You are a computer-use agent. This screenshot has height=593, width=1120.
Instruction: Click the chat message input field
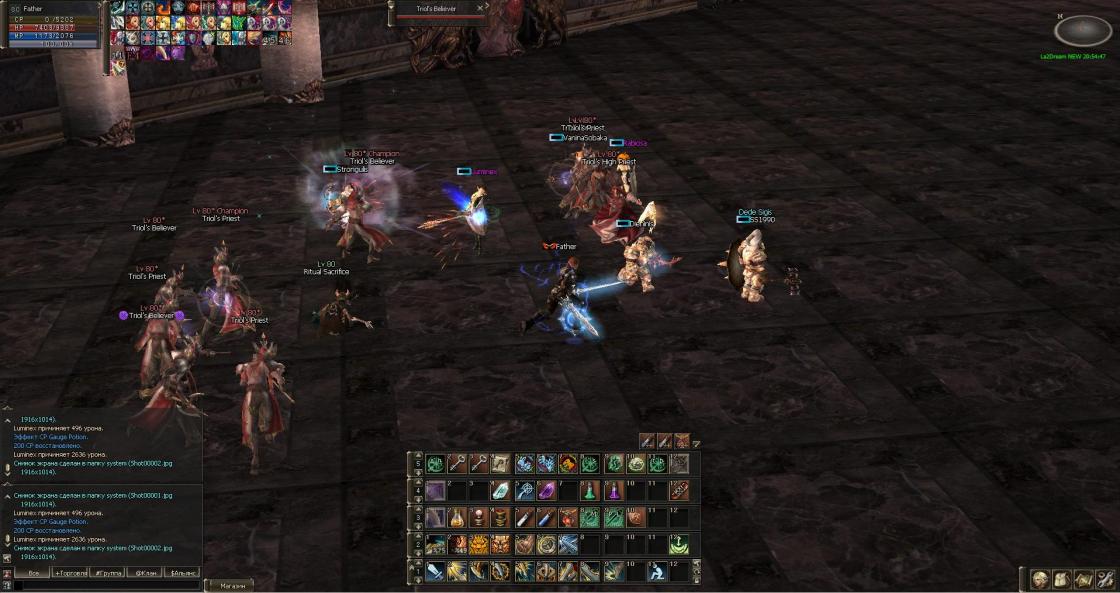click(x=100, y=585)
